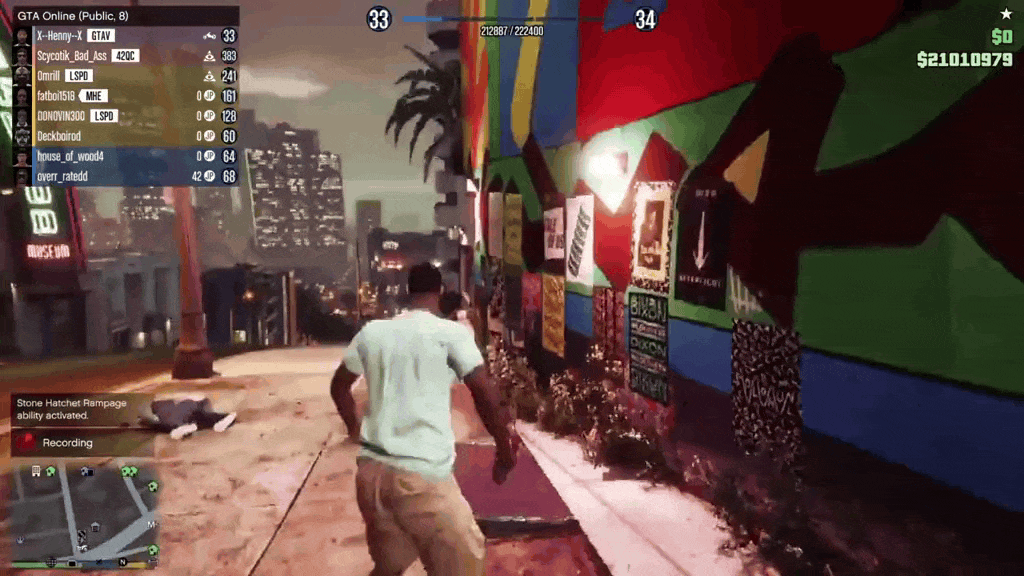
Task: Click the white building marker on the minimap
Action: [36, 470]
